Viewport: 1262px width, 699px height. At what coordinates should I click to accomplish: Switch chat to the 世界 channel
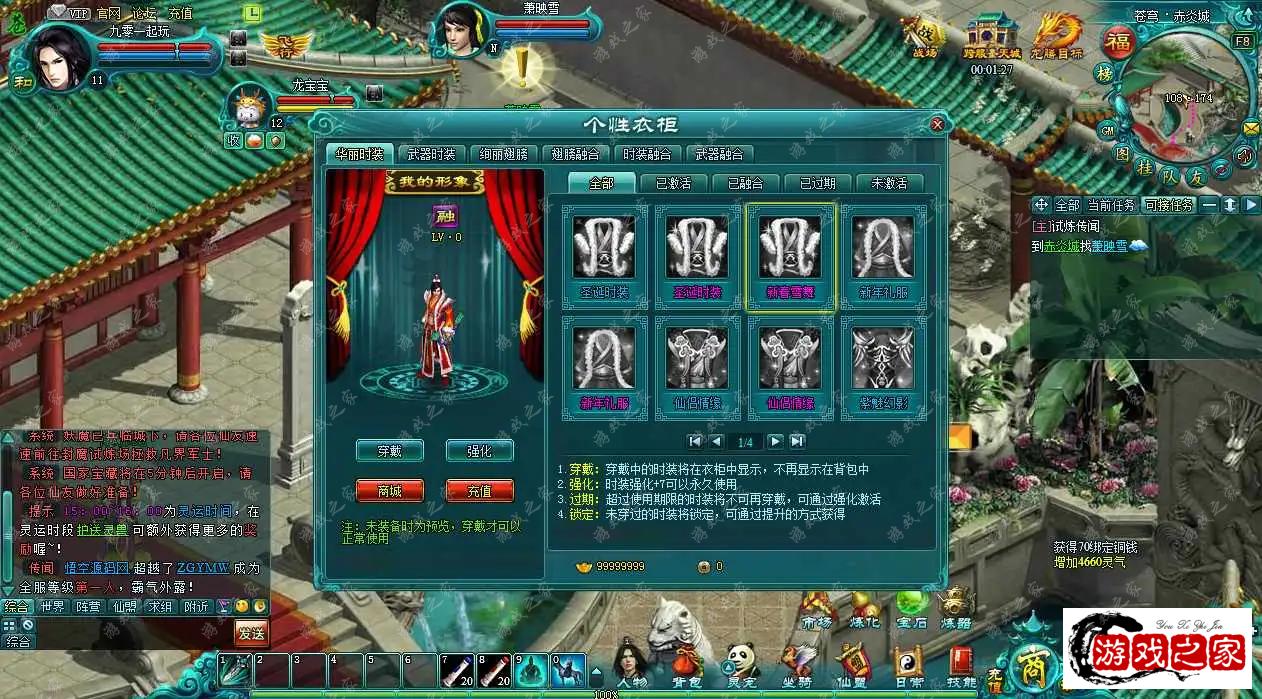[52, 606]
